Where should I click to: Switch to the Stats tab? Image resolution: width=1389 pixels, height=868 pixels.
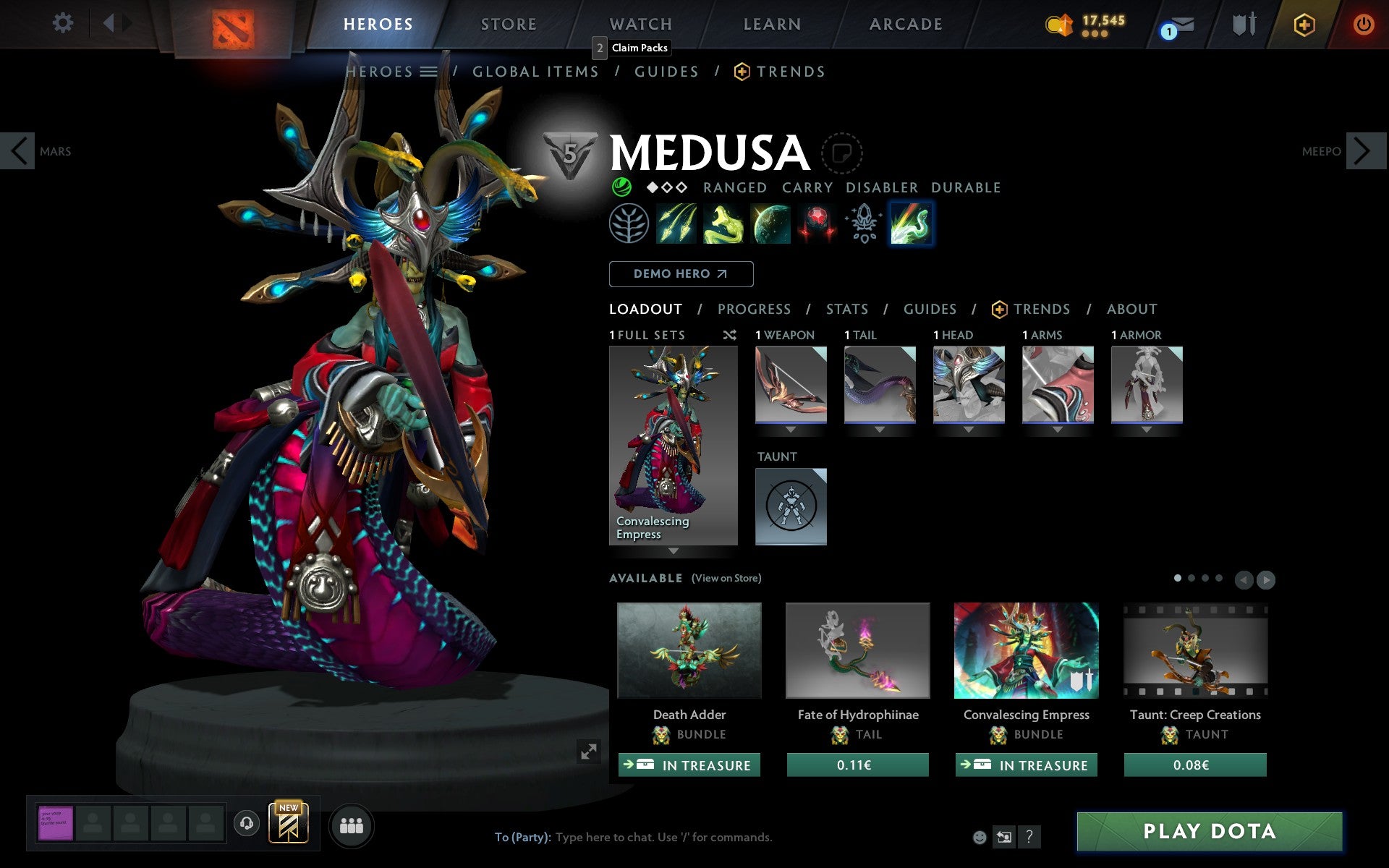point(846,310)
